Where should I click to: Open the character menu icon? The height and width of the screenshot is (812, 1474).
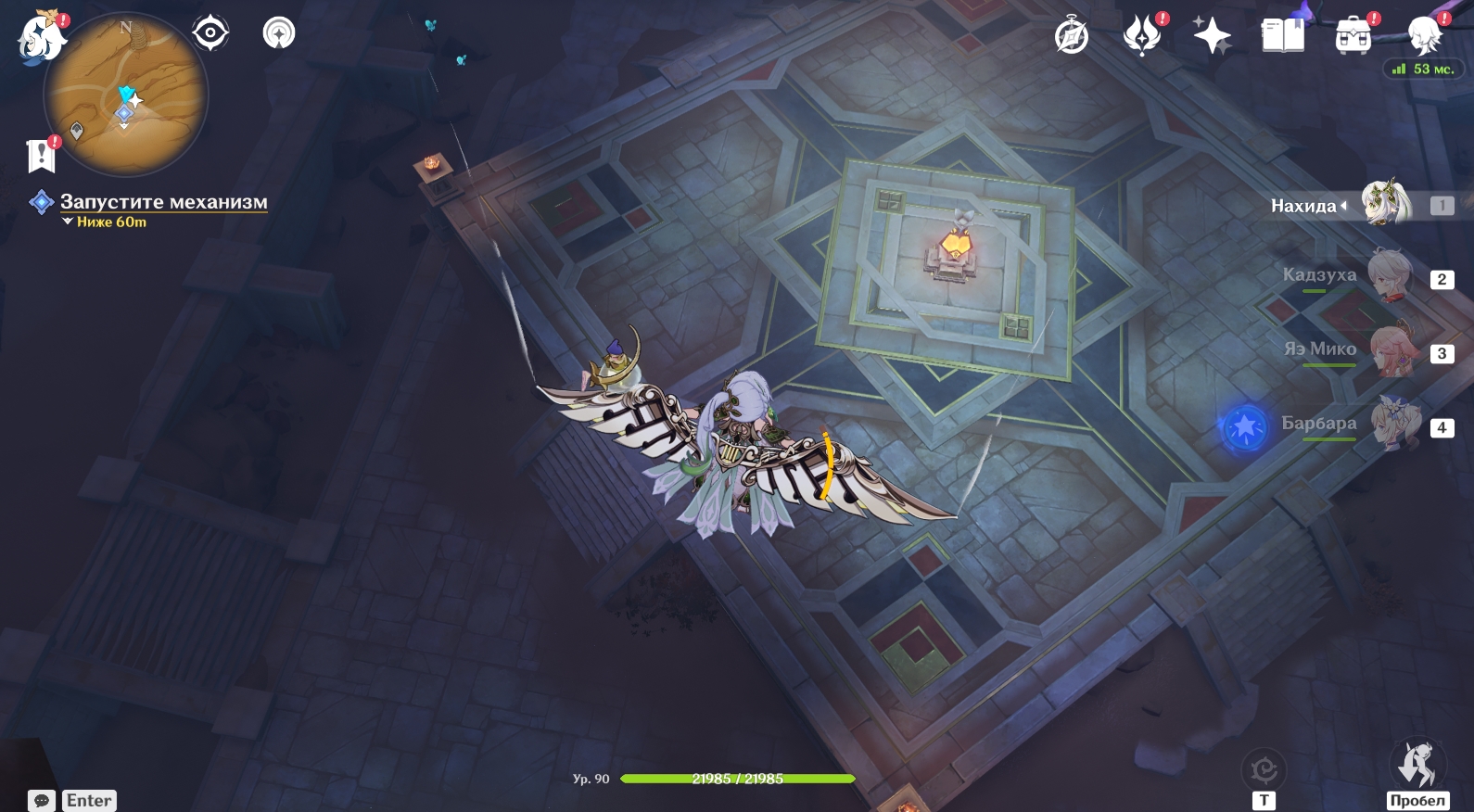1423,37
